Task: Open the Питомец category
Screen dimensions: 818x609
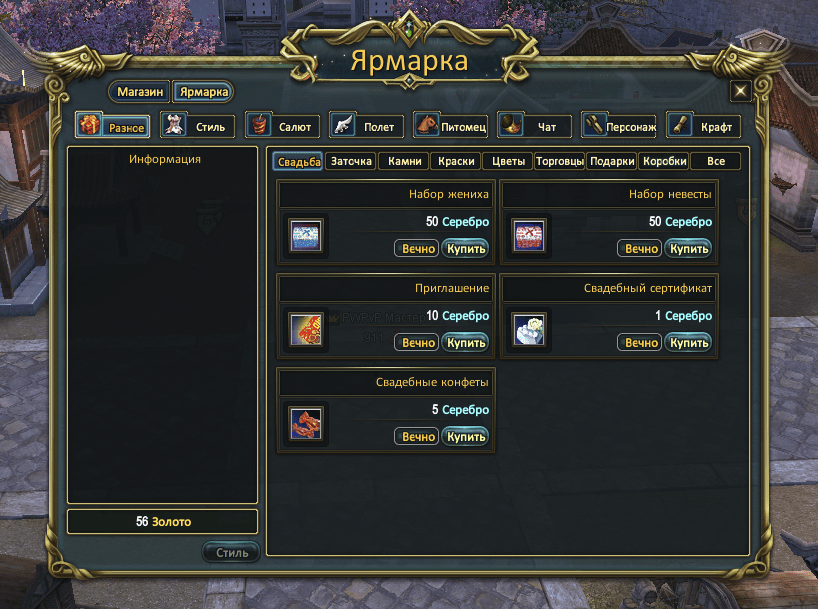Action: coord(451,127)
